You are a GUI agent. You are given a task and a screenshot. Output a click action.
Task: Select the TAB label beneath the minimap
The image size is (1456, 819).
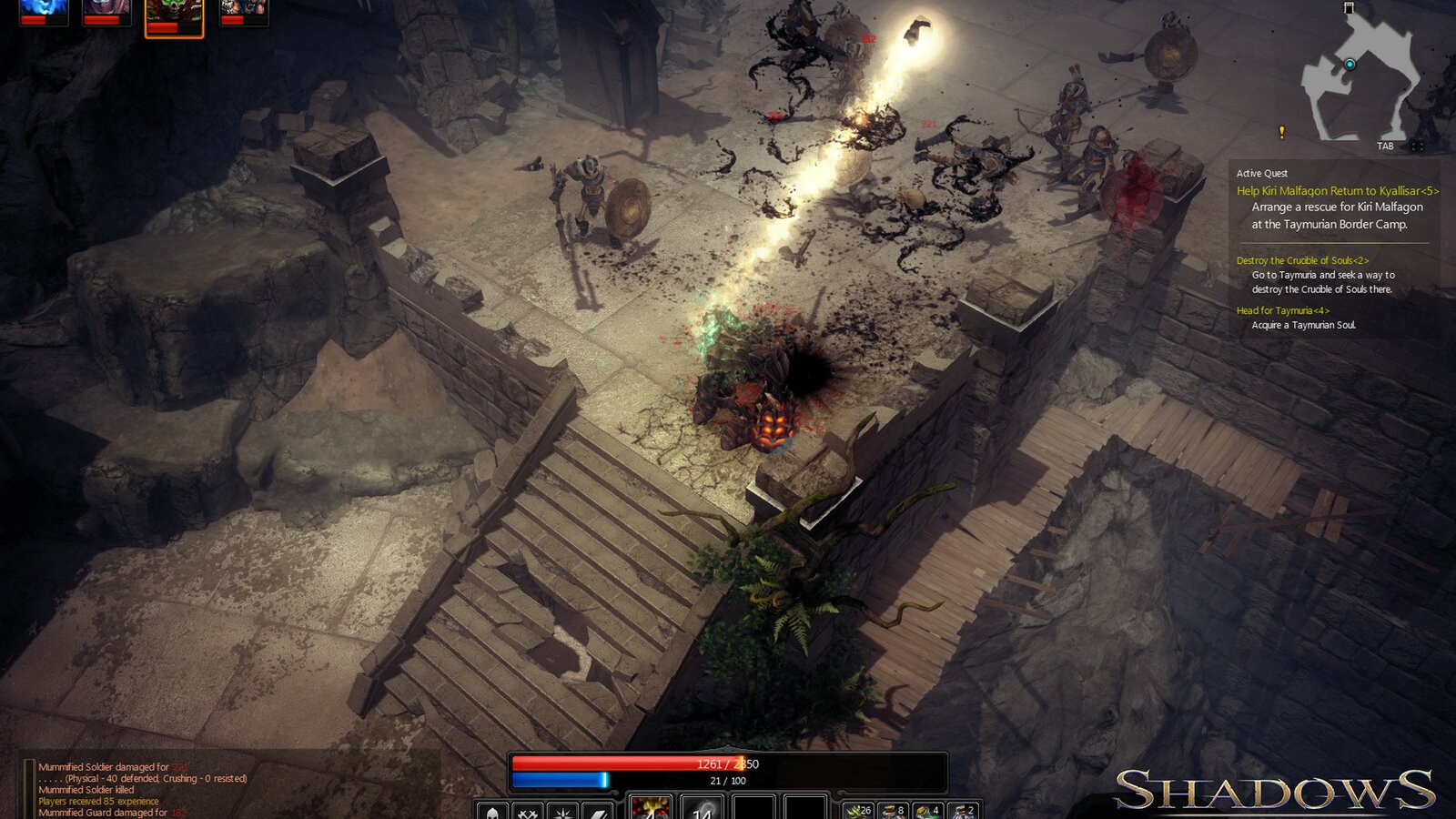[x=1387, y=144]
